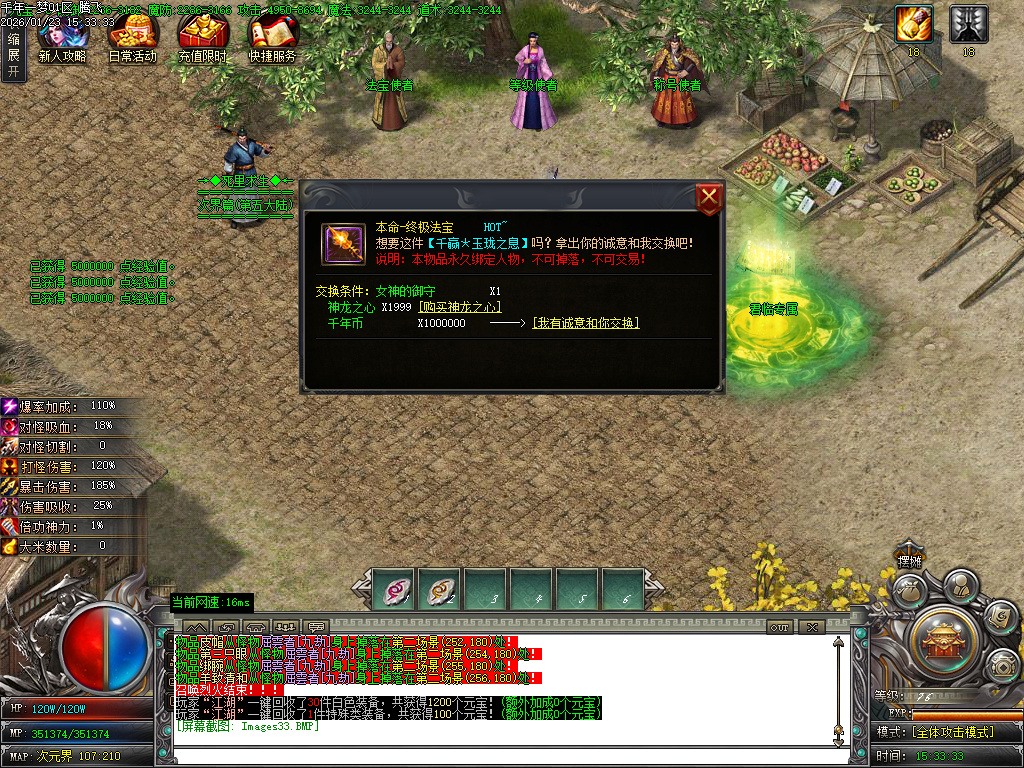Open the 新人攻略 newcomer guide
Image resolution: width=1024 pixels, height=768 pixels.
click(61, 38)
